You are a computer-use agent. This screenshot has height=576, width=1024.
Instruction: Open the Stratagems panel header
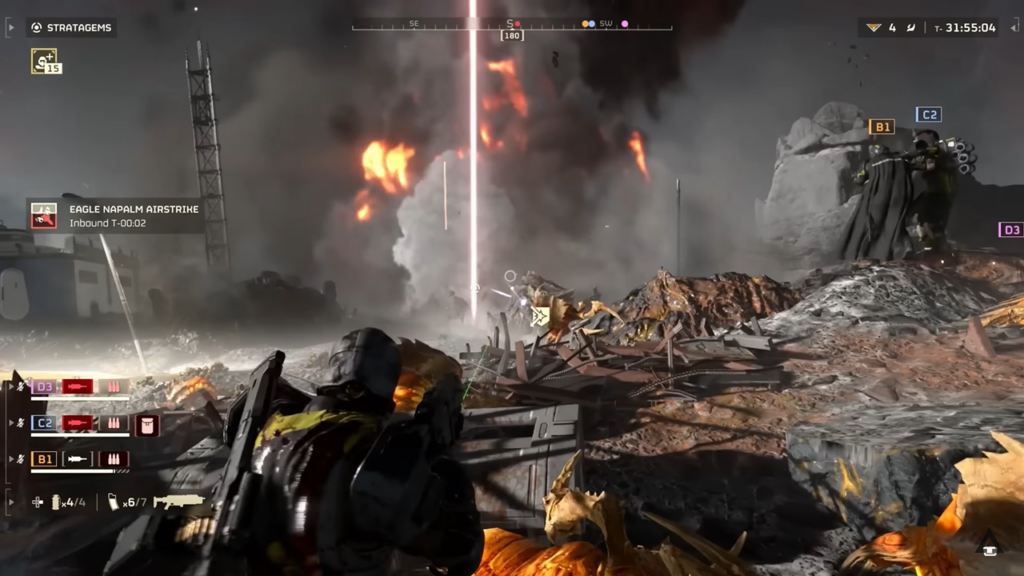[x=72, y=28]
